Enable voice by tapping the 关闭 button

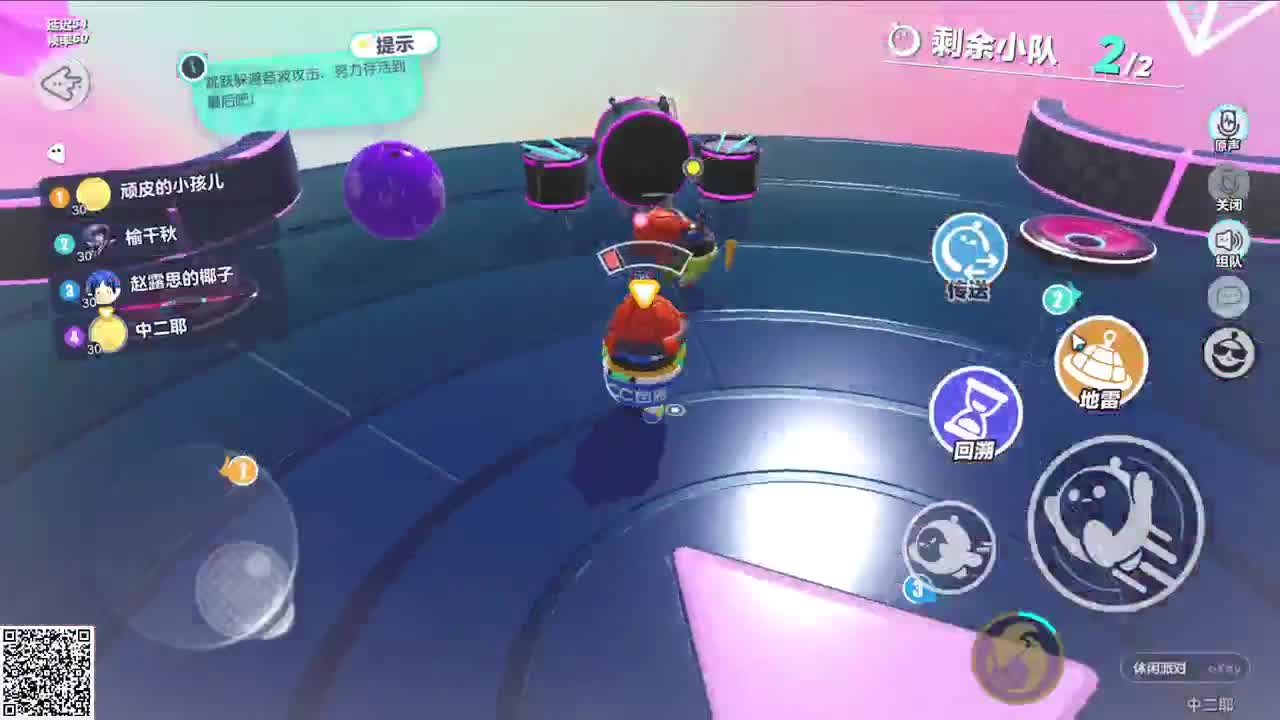click(1228, 184)
